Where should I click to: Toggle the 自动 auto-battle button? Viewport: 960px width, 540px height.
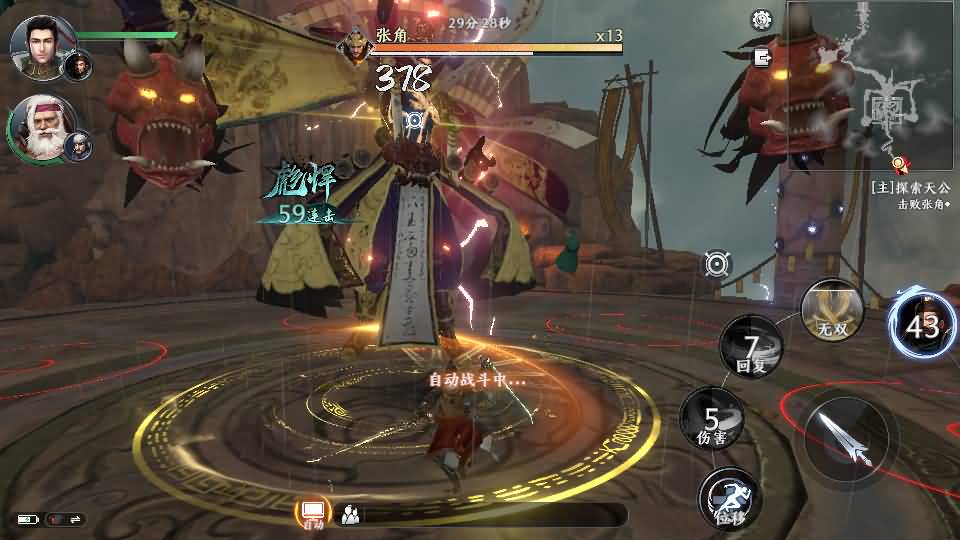313,514
